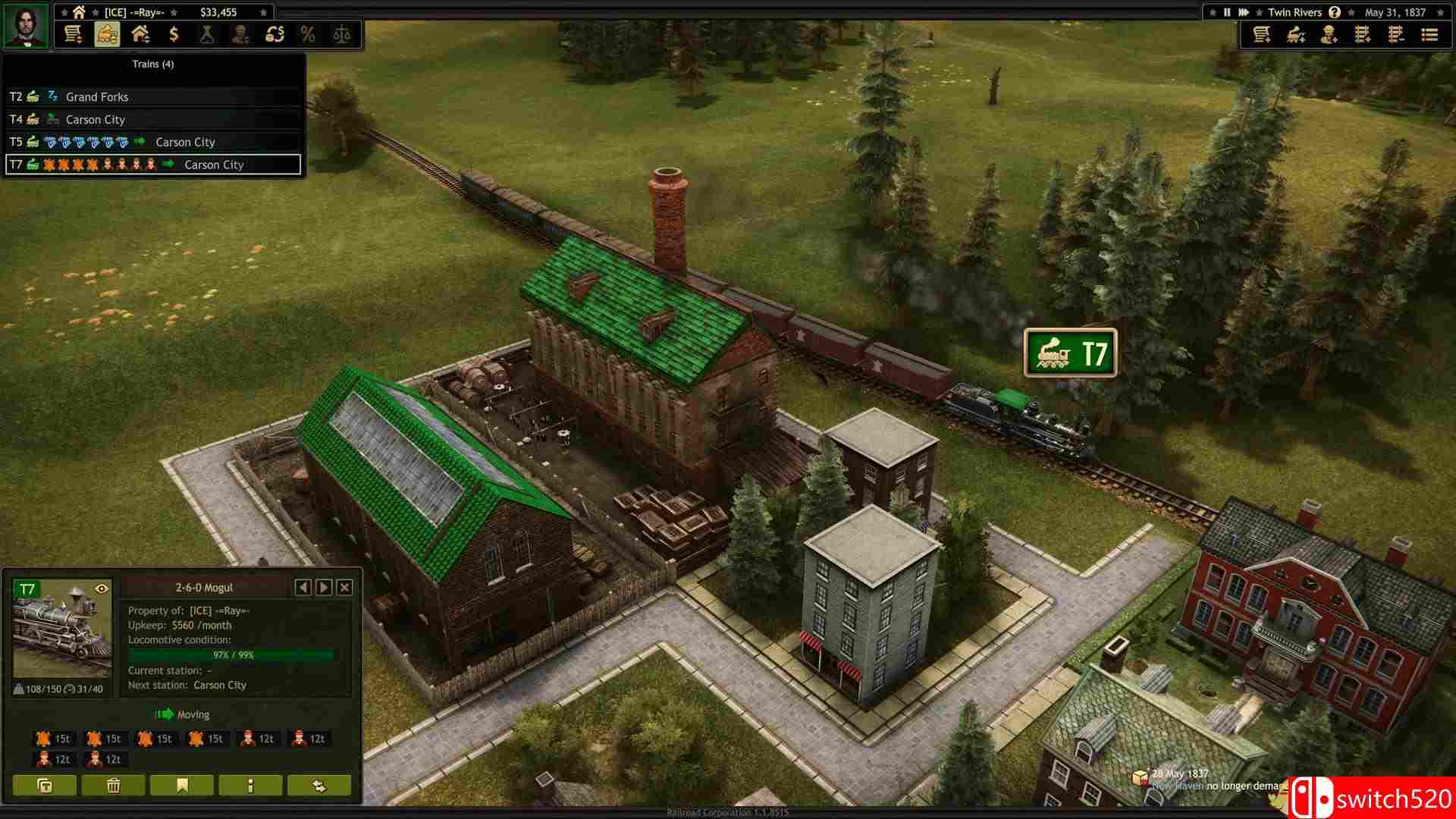Screen dimensions: 1456x819
Task: Open the finances dollar icon
Action: (174, 34)
